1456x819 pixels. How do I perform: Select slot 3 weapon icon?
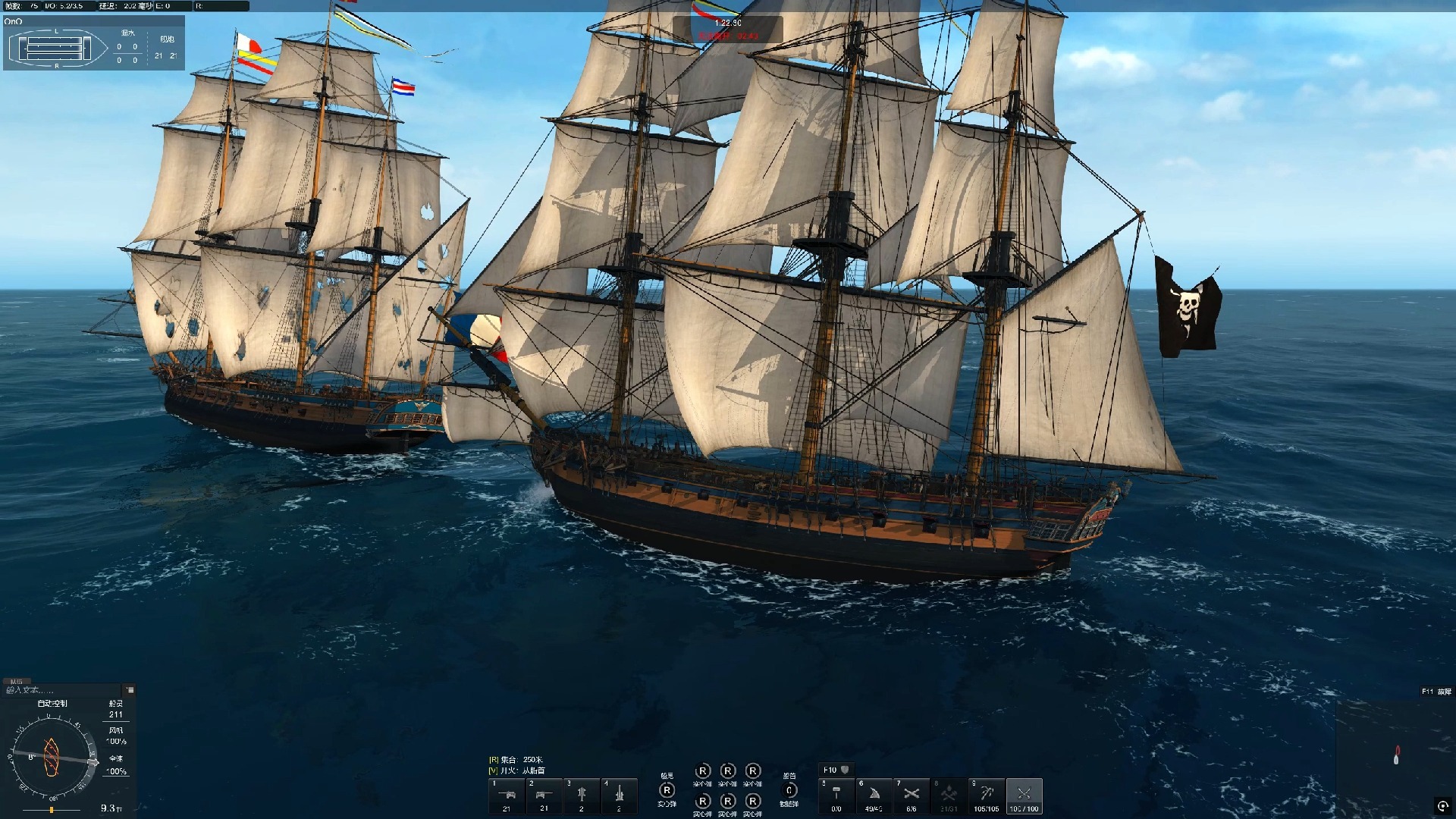pos(582,795)
